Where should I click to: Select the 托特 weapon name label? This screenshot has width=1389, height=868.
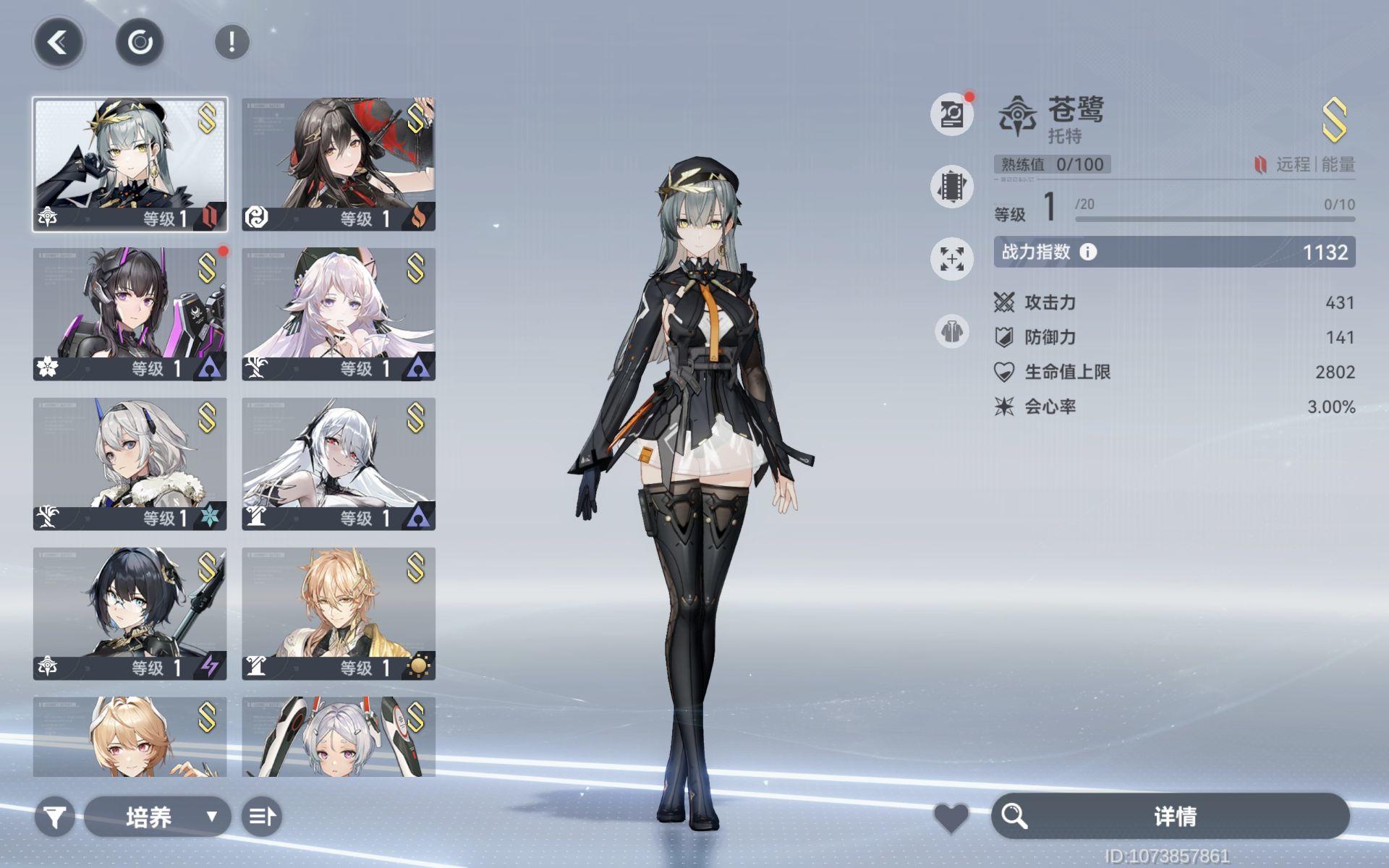pyautogui.click(x=1067, y=135)
